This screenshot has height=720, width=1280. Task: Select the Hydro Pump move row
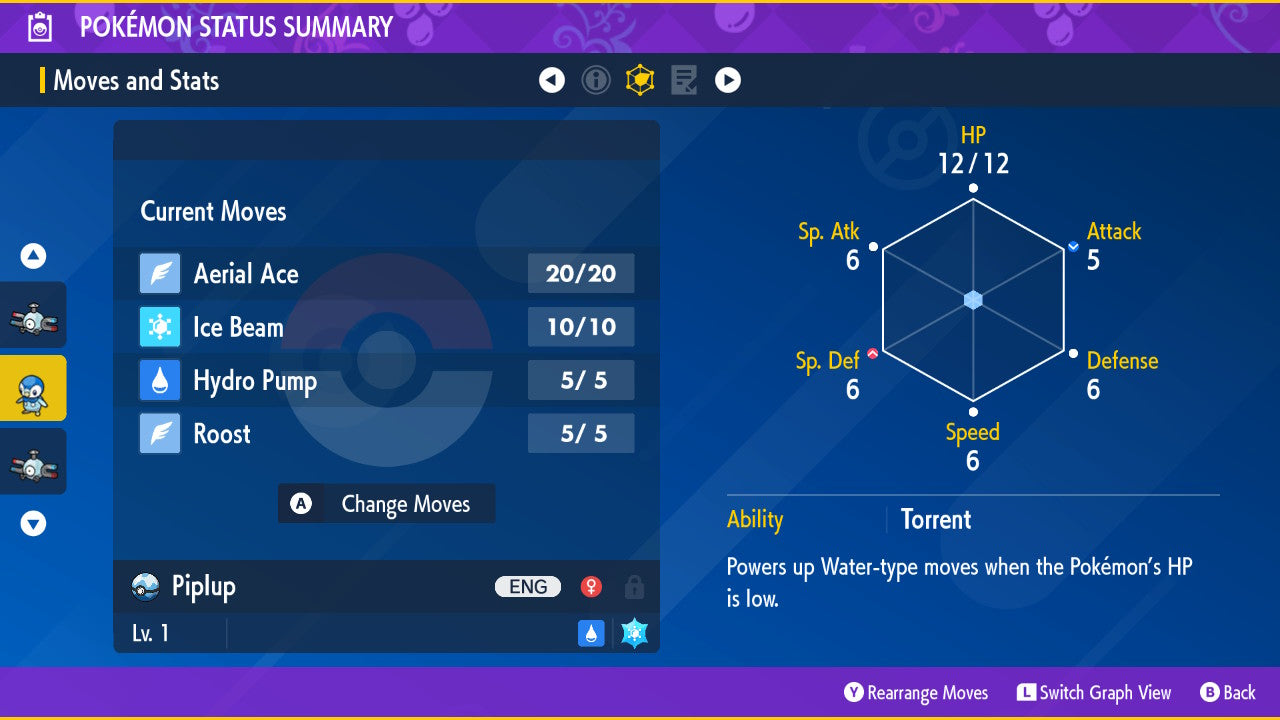tap(386, 381)
